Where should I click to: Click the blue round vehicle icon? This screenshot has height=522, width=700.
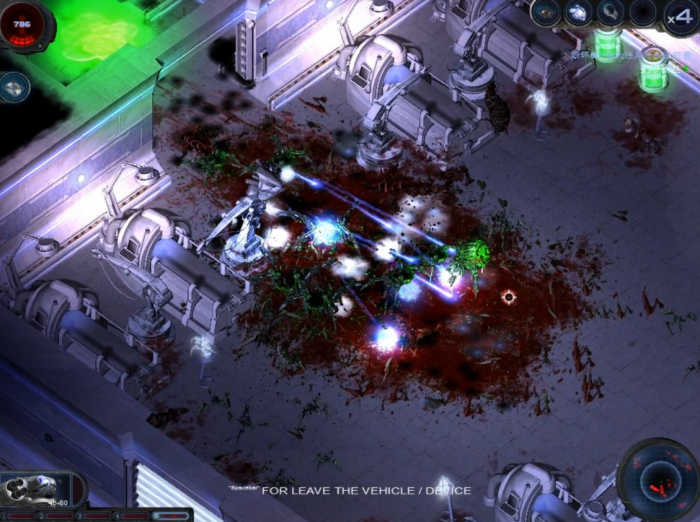[x=15, y=87]
